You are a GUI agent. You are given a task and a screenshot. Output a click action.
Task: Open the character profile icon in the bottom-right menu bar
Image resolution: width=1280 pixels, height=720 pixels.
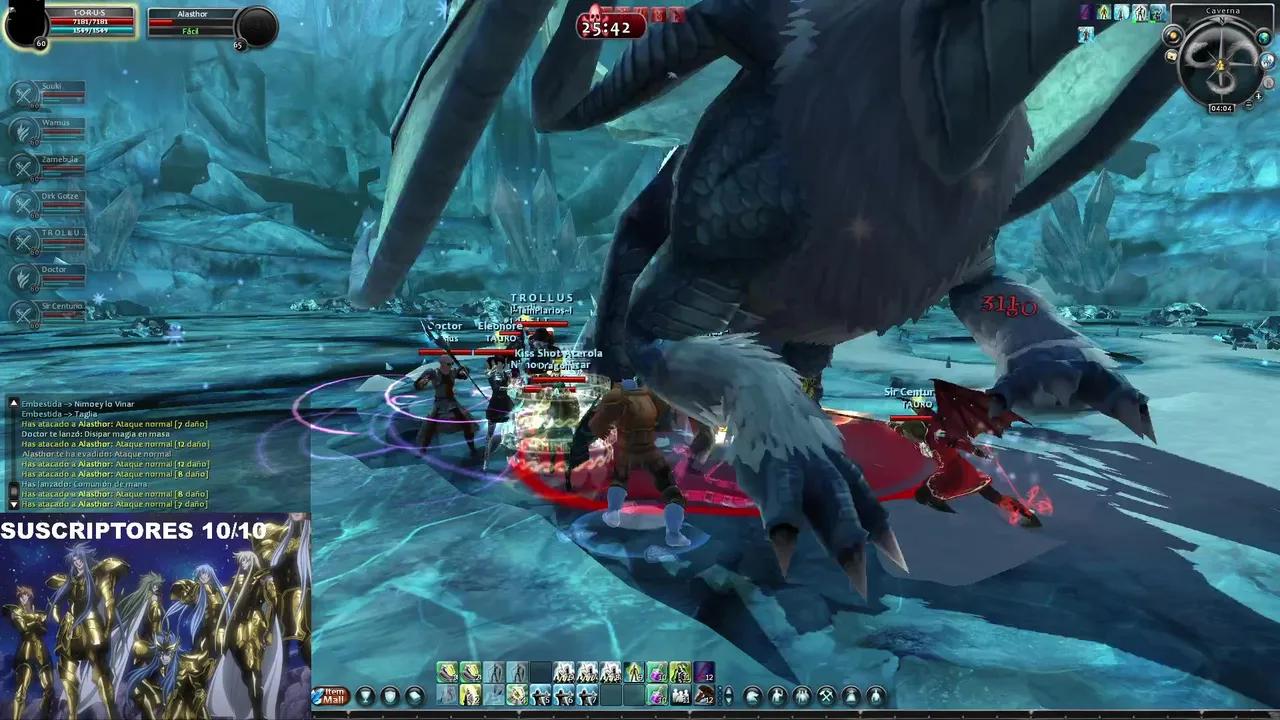coord(776,697)
